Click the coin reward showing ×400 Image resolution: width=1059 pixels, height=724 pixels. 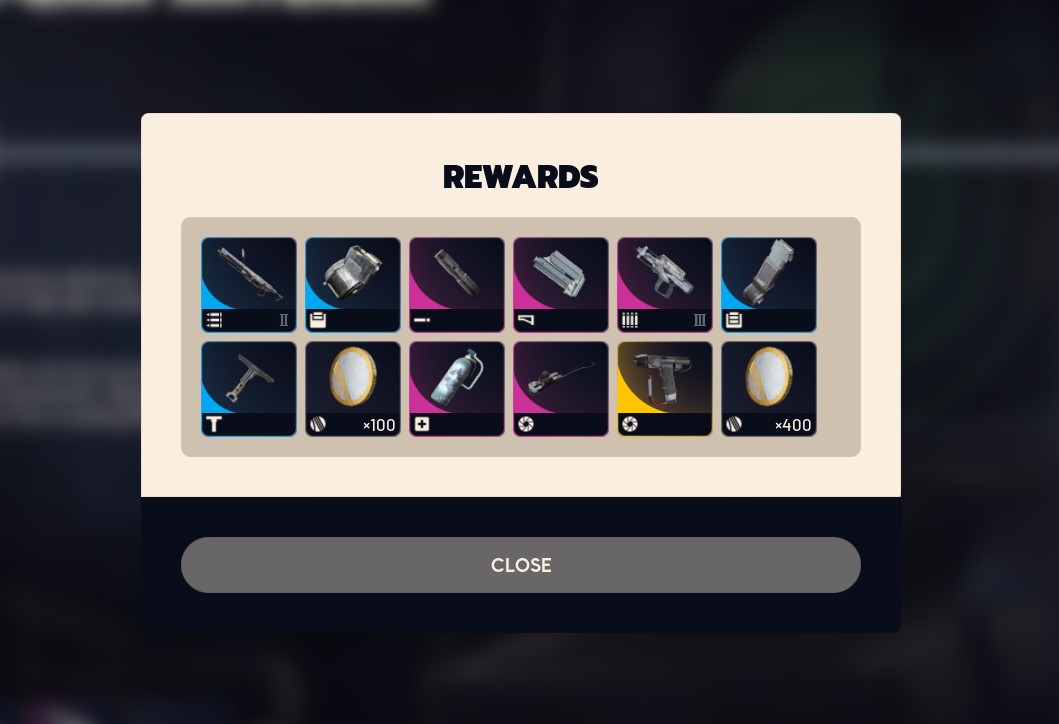click(x=769, y=389)
